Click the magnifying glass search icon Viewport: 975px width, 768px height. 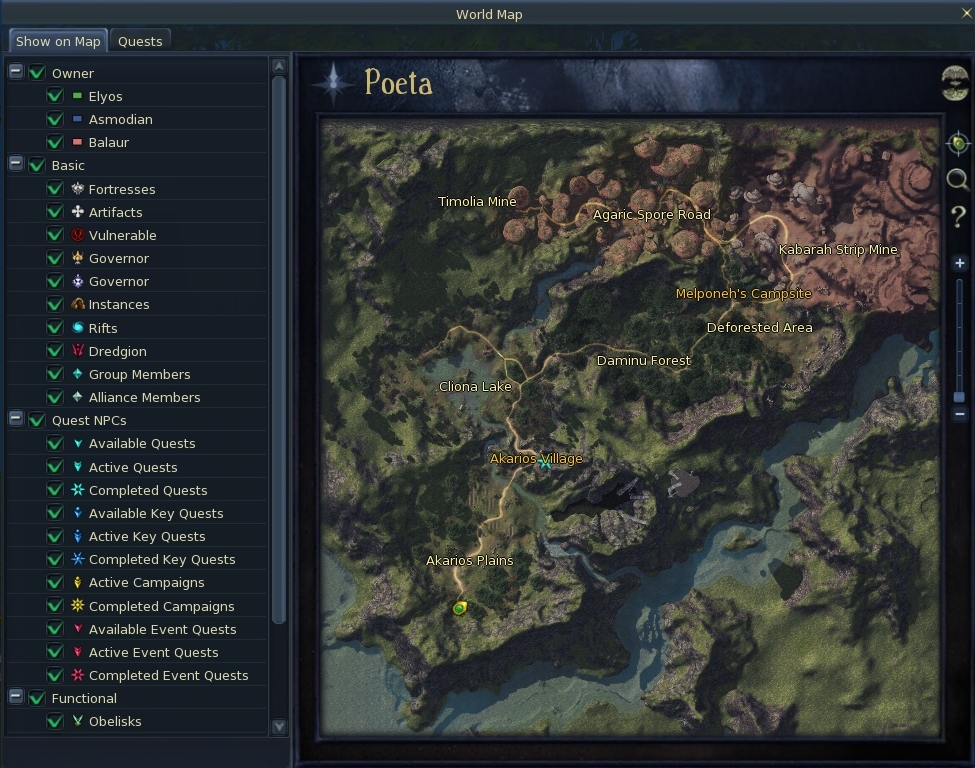(958, 179)
